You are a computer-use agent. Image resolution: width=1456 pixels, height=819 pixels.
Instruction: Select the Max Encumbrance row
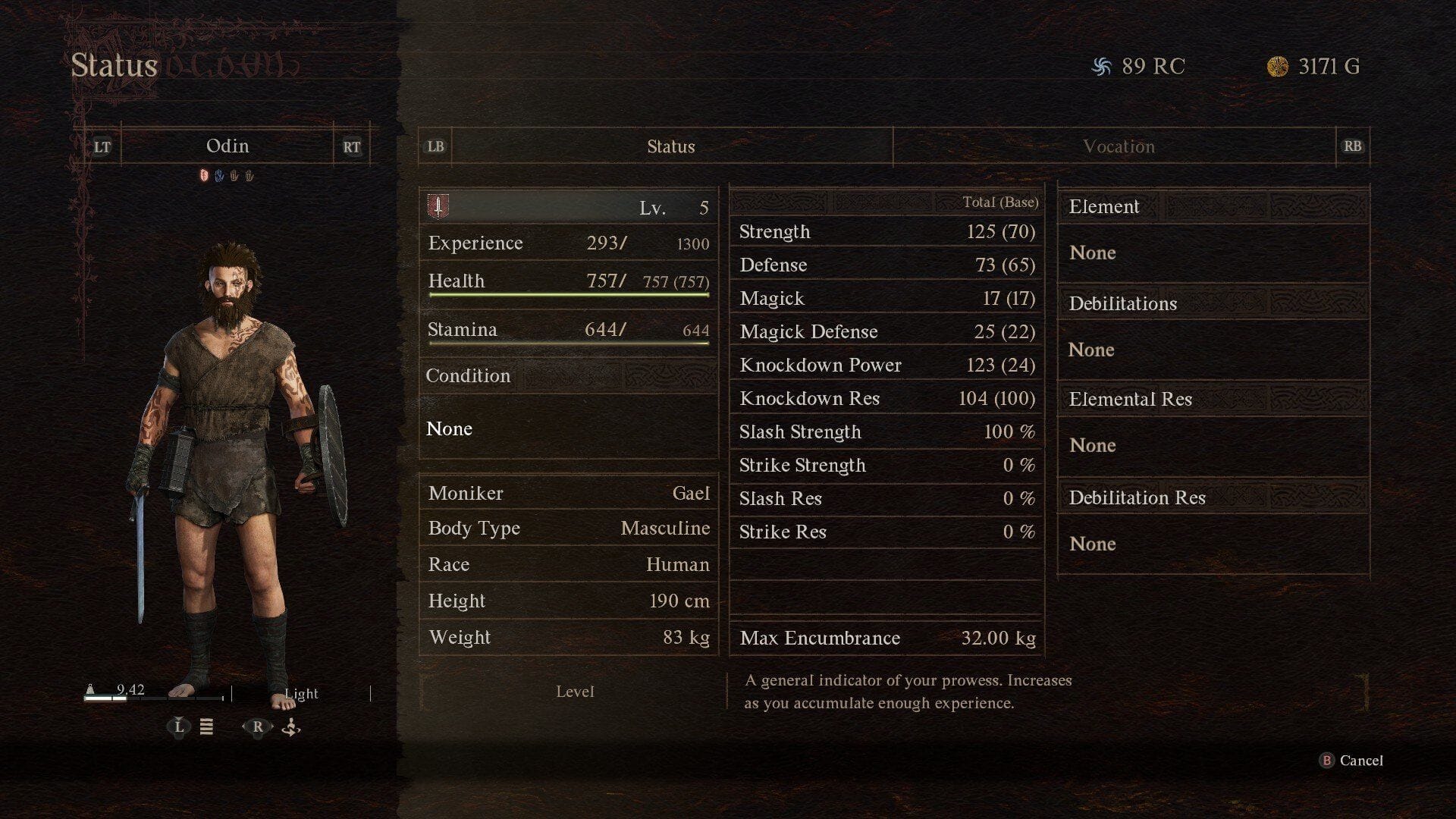[x=886, y=639]
